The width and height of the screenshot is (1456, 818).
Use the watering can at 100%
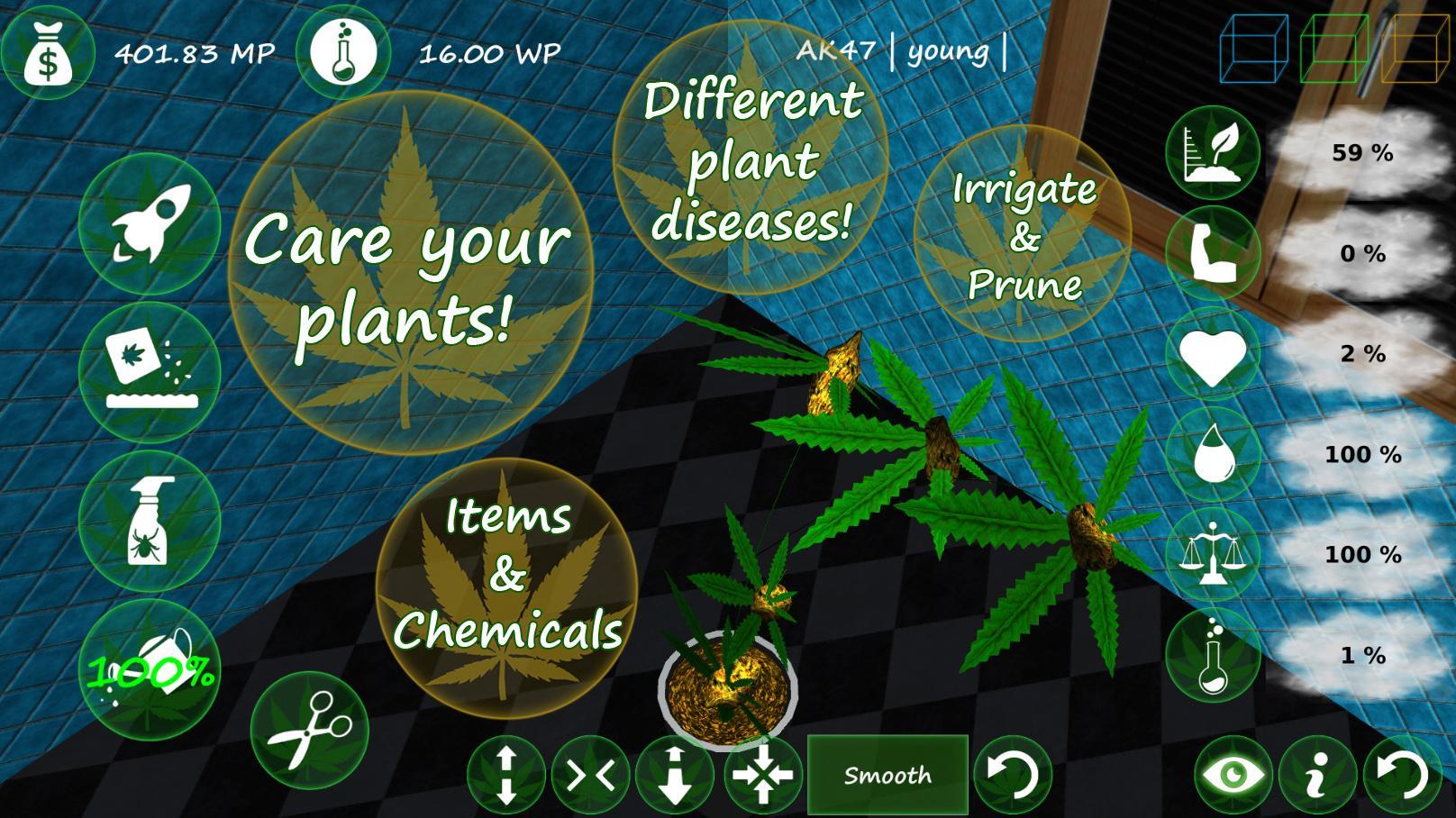point(153,671)
